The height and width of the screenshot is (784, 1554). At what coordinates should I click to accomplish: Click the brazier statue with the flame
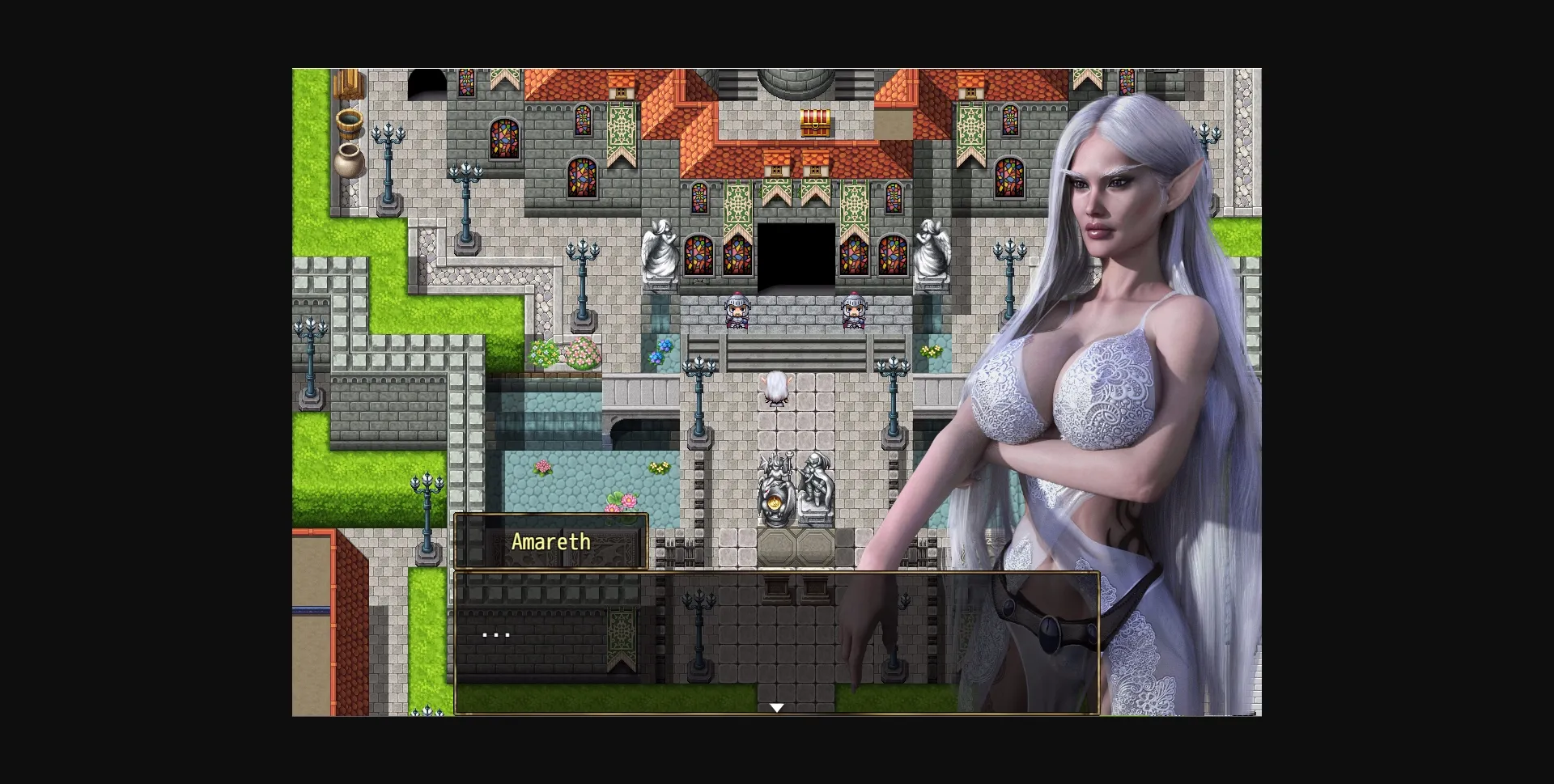coord(775,485)
